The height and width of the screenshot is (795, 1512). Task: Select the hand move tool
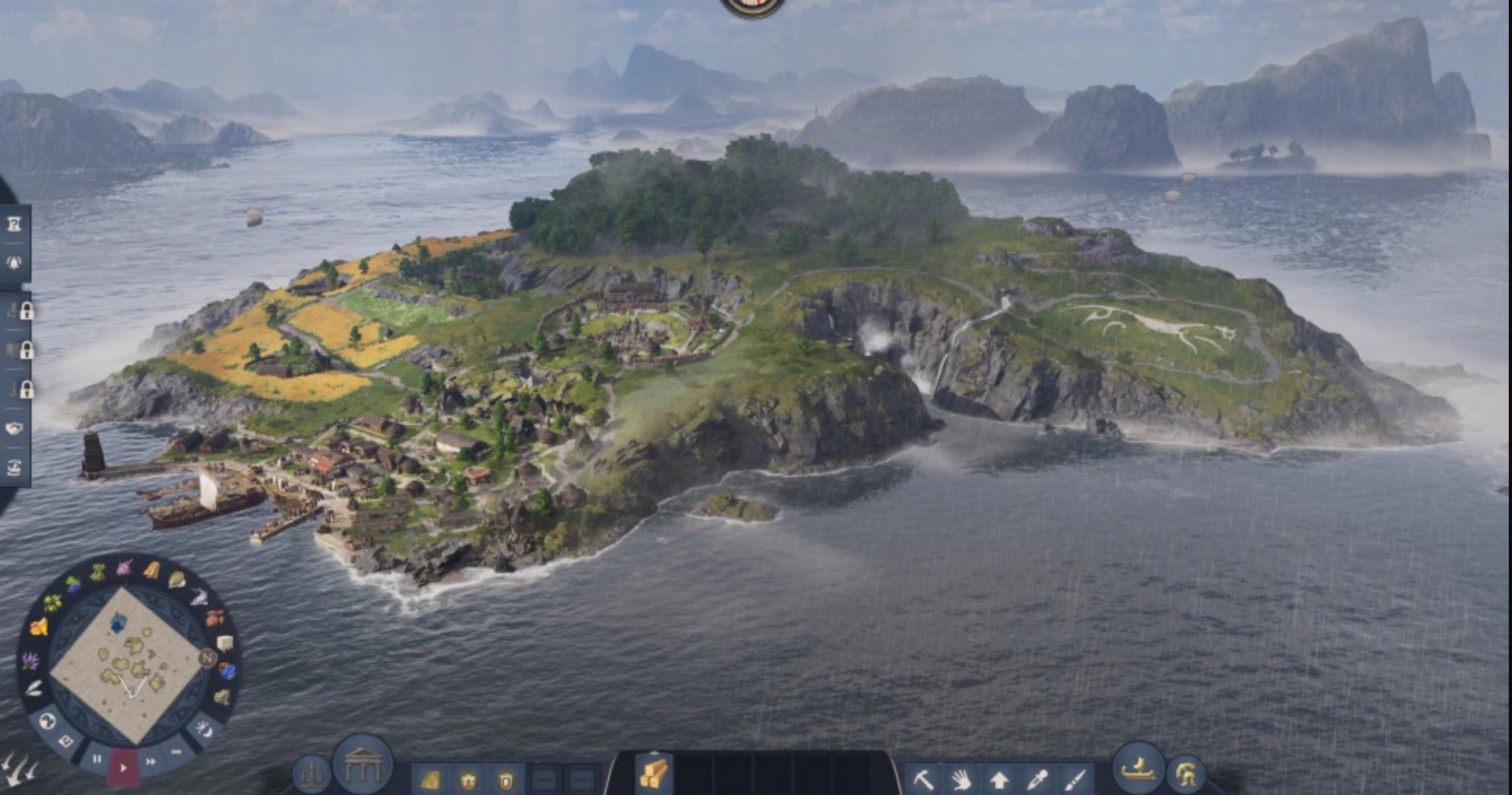(x=961, y=779)
